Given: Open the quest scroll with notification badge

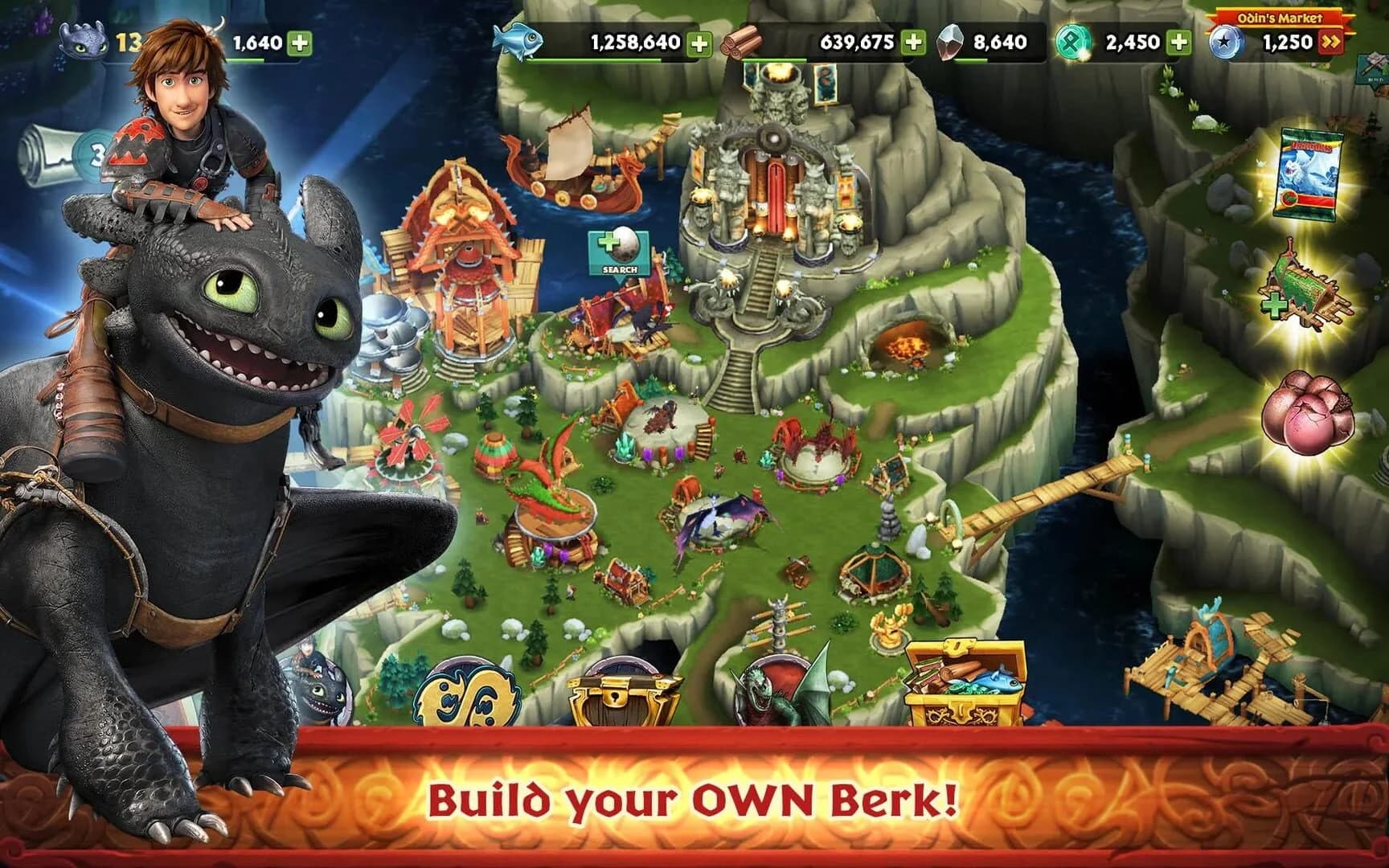Looking at the screenshot, I should [48, 153].
